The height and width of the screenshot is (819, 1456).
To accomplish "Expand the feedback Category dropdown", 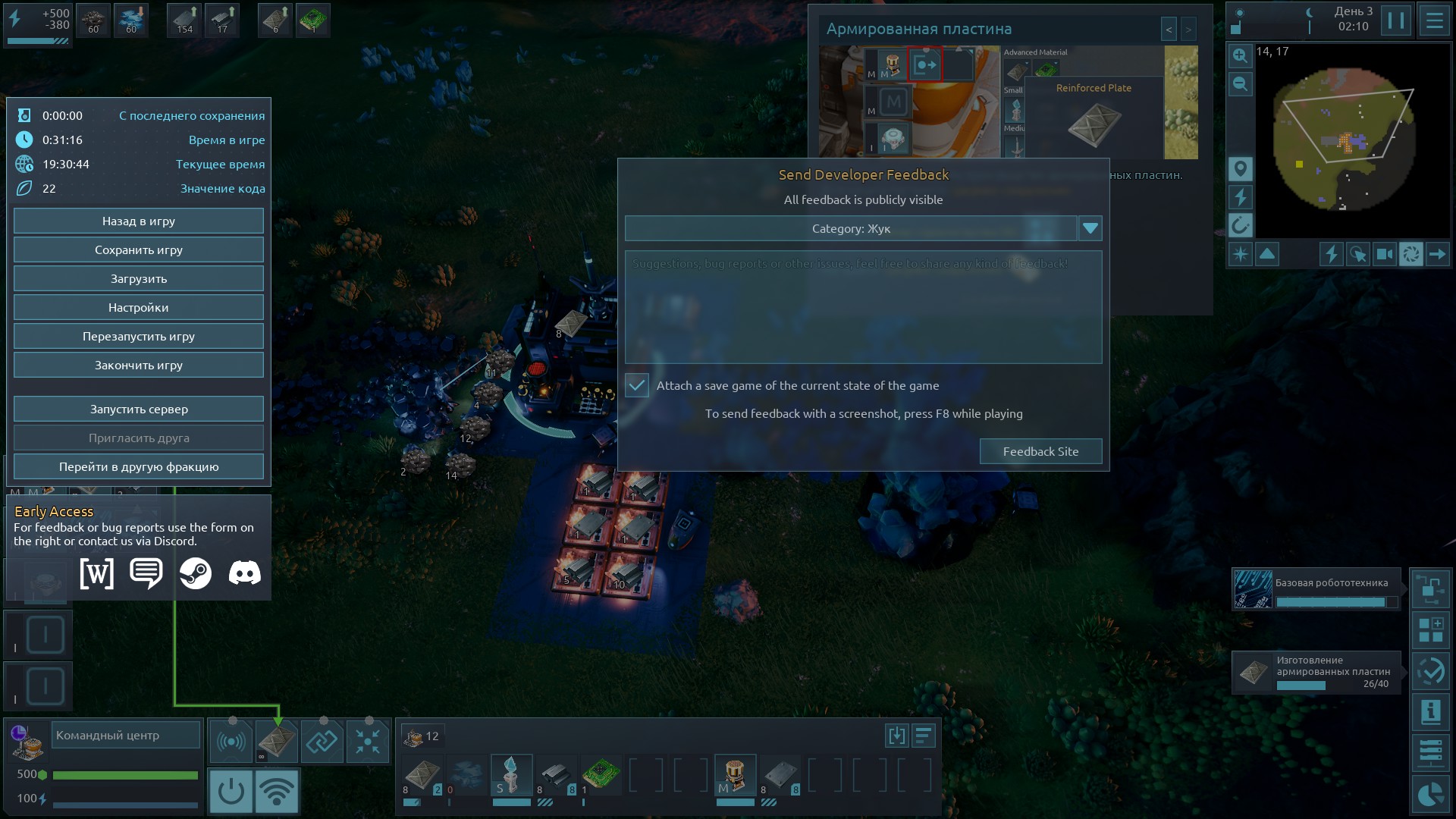I will [x=1090, y=228].
